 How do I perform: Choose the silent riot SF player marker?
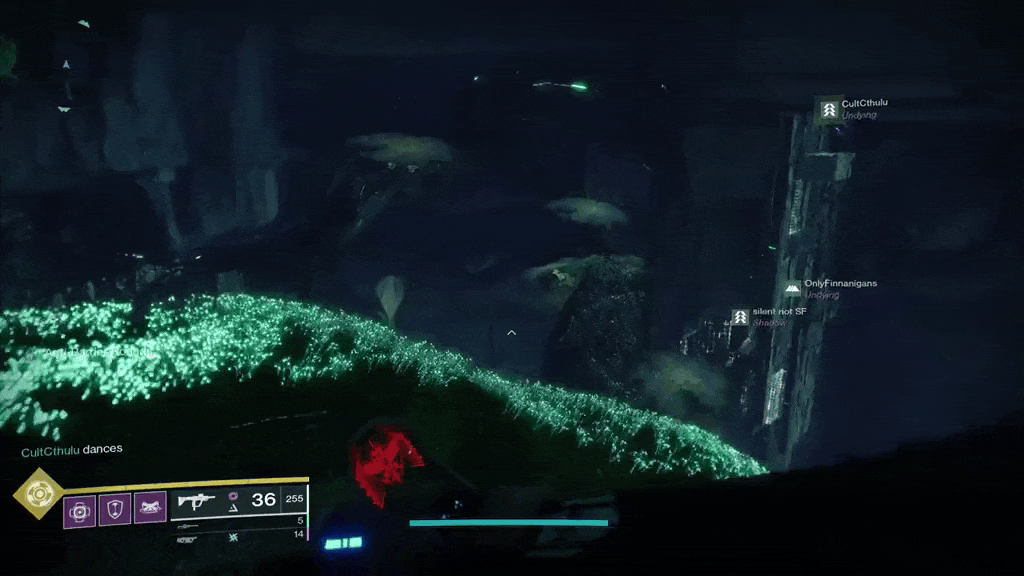[740, 316]
